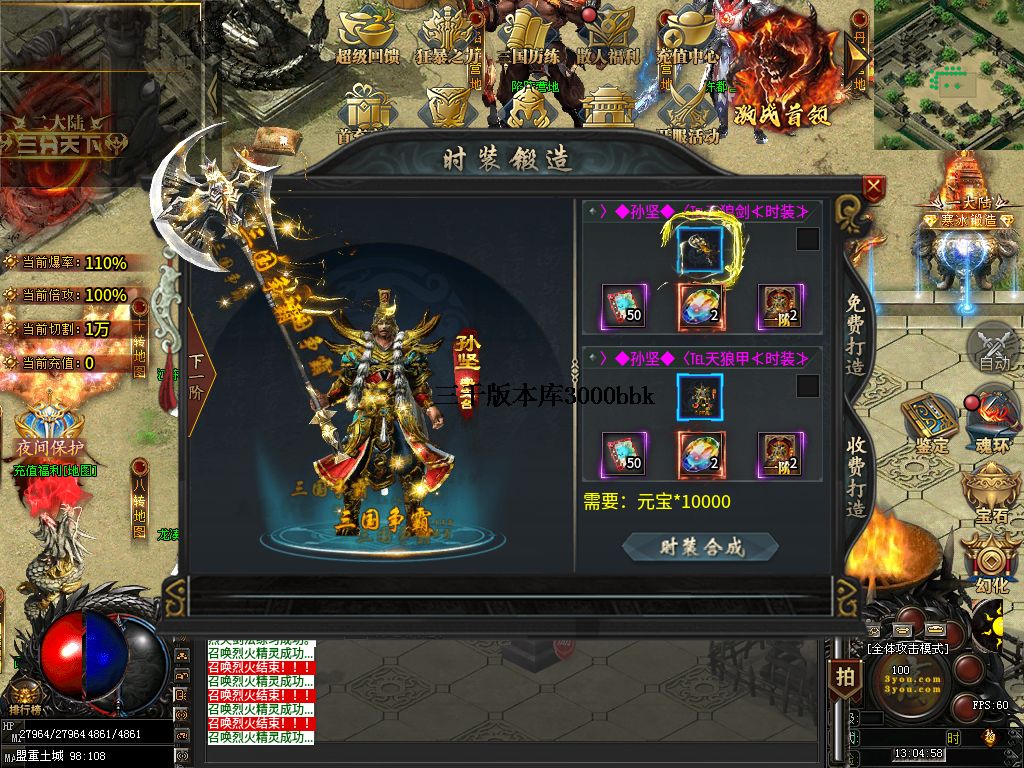This screenshot has height=768, width=1024.
Task: Tick the checkbox for 天狼剑 fashion
Action: pos(807,239)
